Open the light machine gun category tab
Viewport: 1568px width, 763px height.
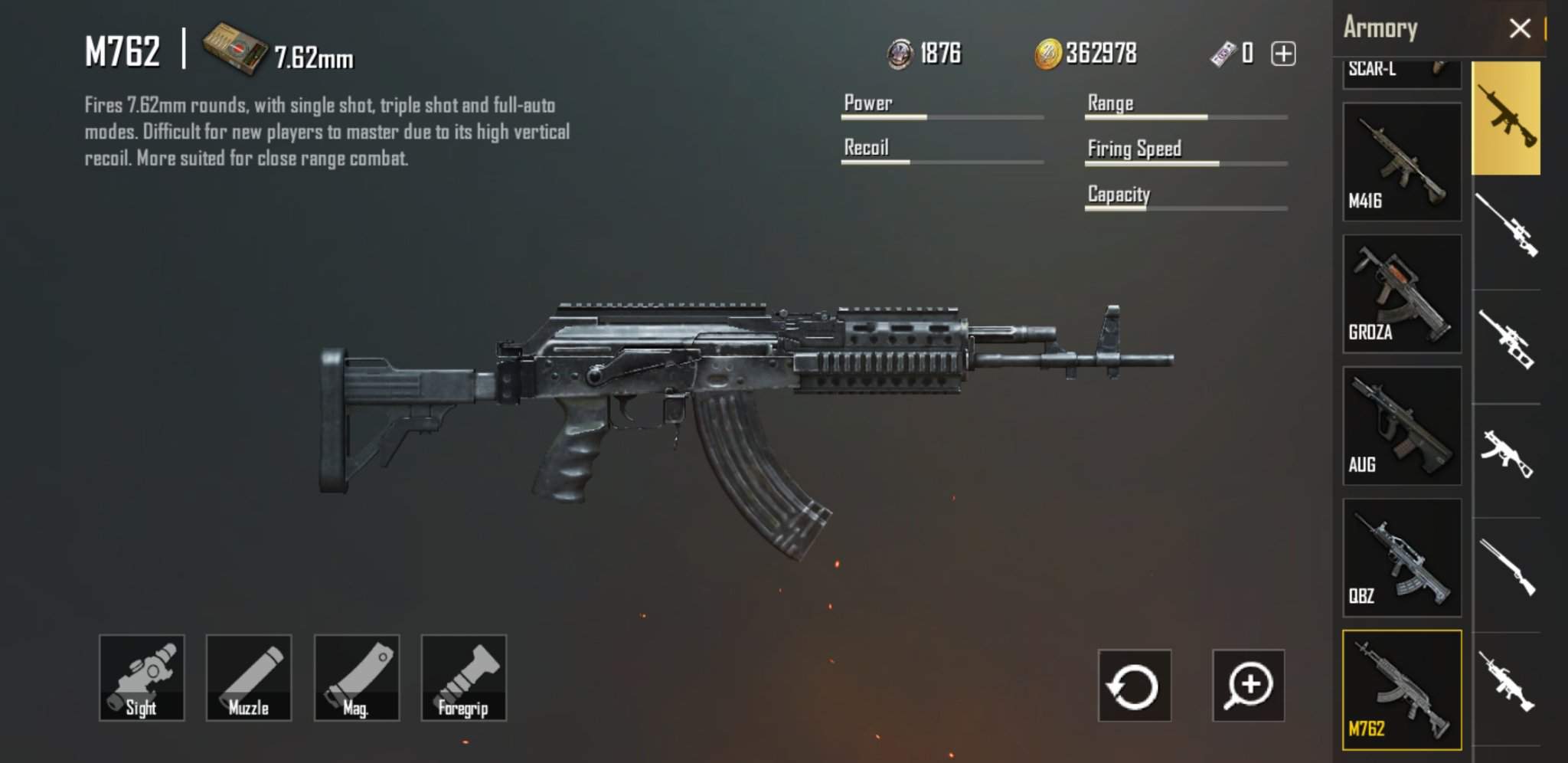point(1507,682)
